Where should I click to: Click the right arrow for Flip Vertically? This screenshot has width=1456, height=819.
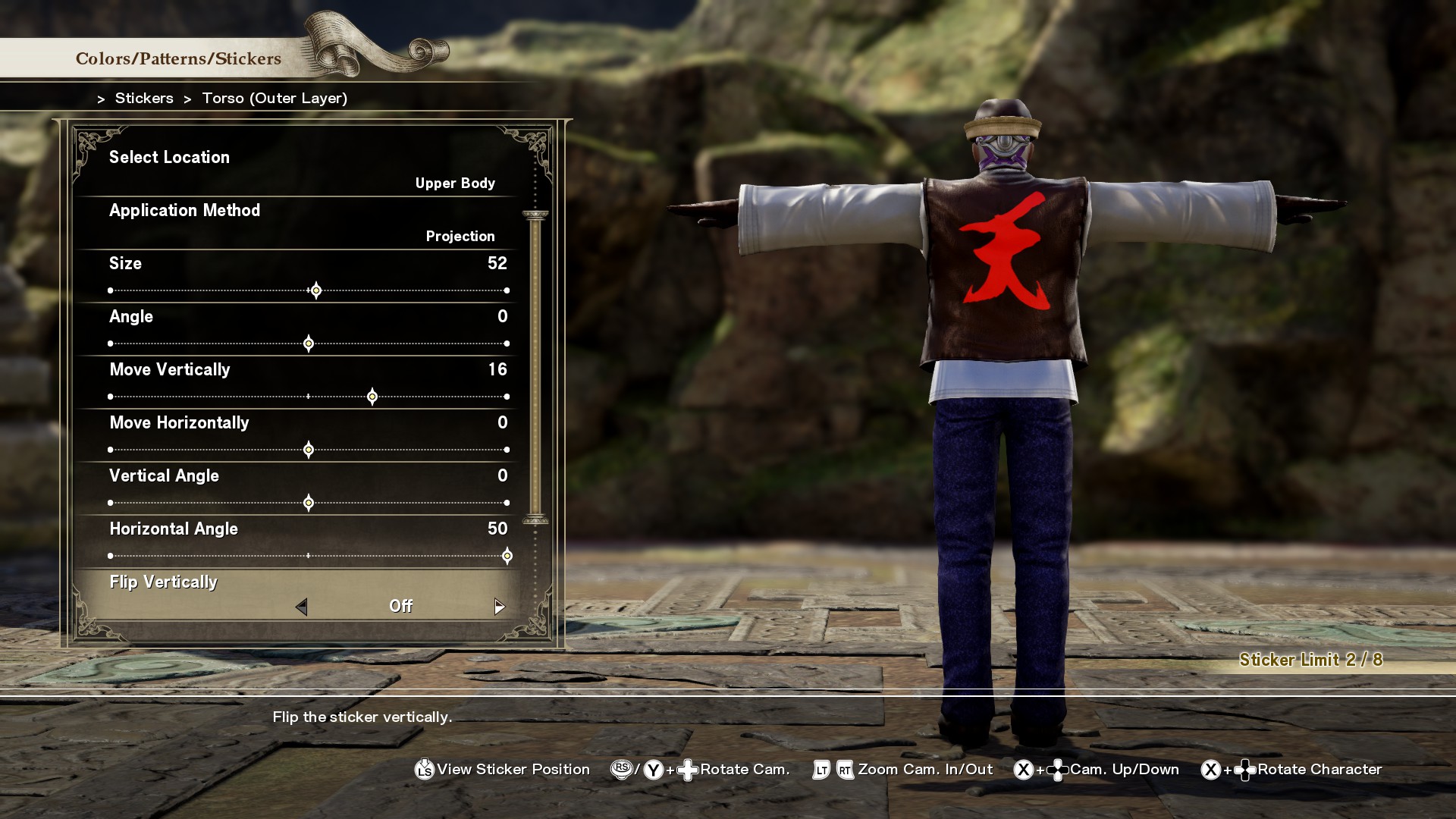pos(499,607)
